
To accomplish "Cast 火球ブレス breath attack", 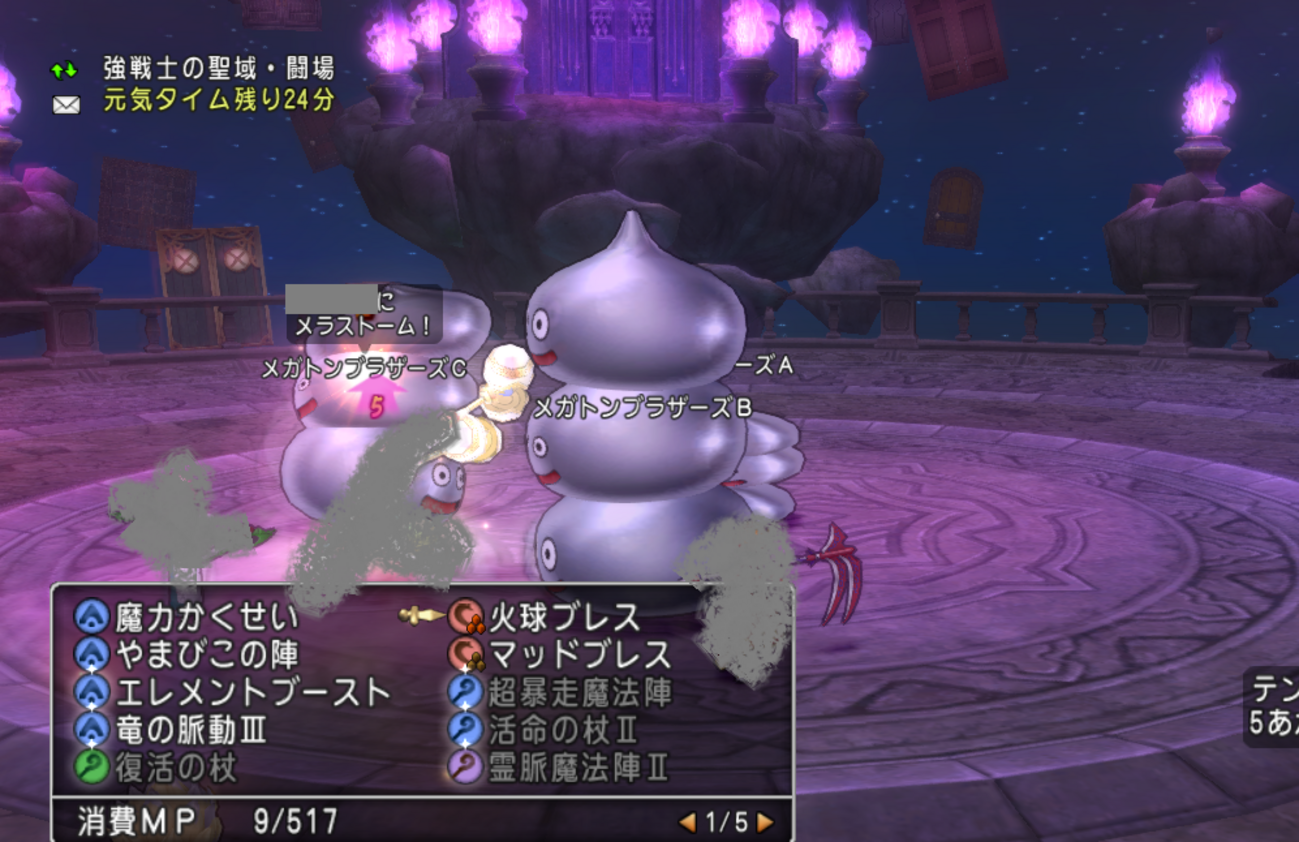I will pyautogui.click(x=564, y=617).
